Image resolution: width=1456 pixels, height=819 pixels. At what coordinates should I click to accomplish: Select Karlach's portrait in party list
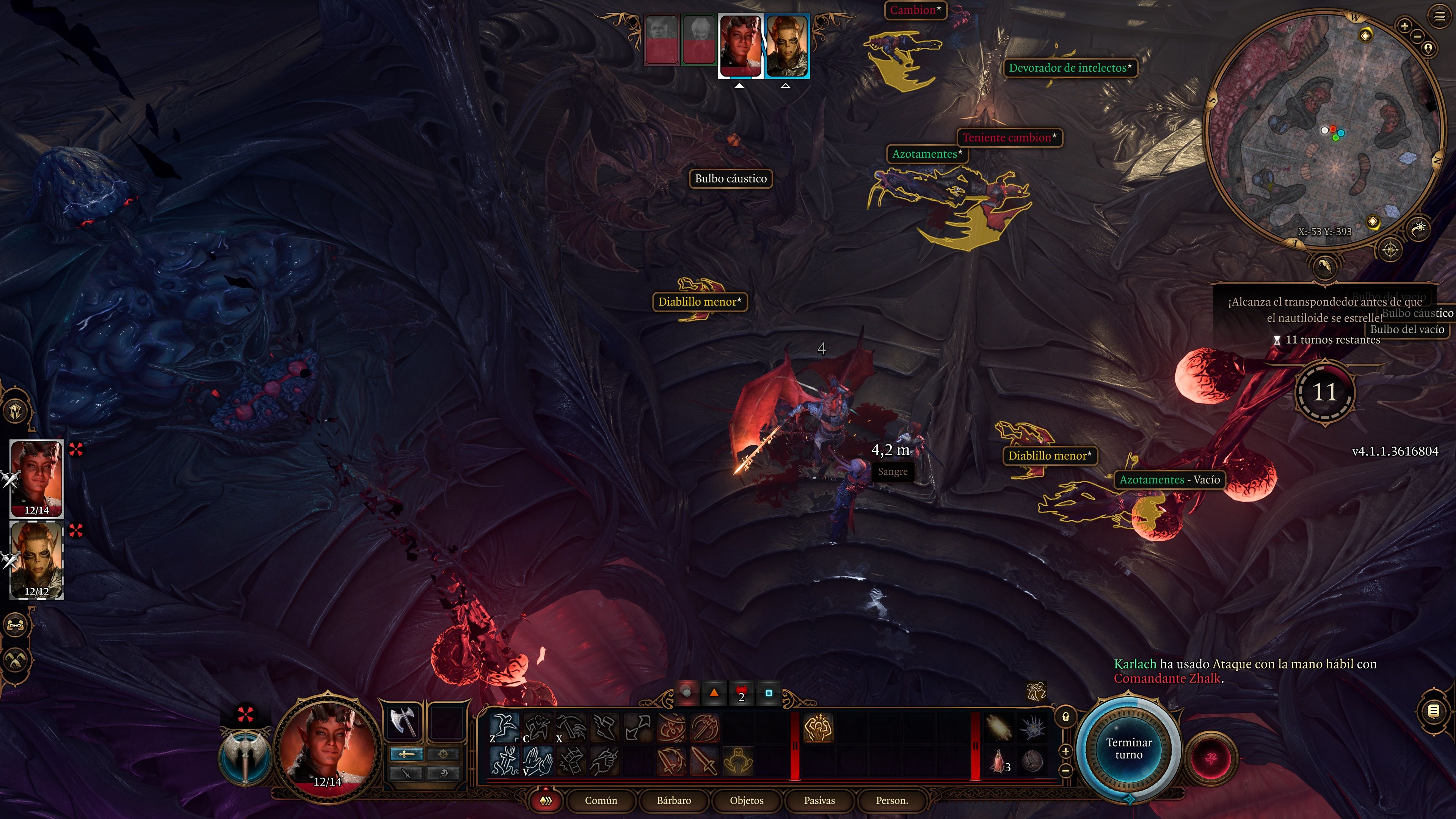pyautogui.click(x=37, y=478)
